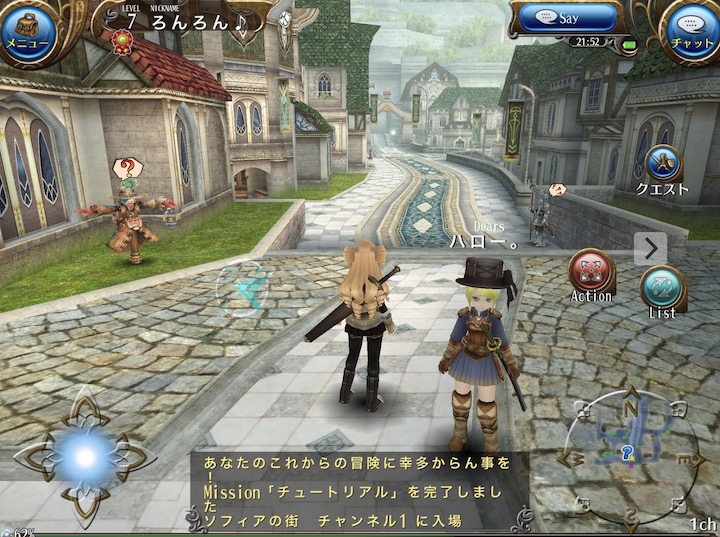Expand the arrow panel toggle
Screen dimensions: 720x537
click(650, 248)
